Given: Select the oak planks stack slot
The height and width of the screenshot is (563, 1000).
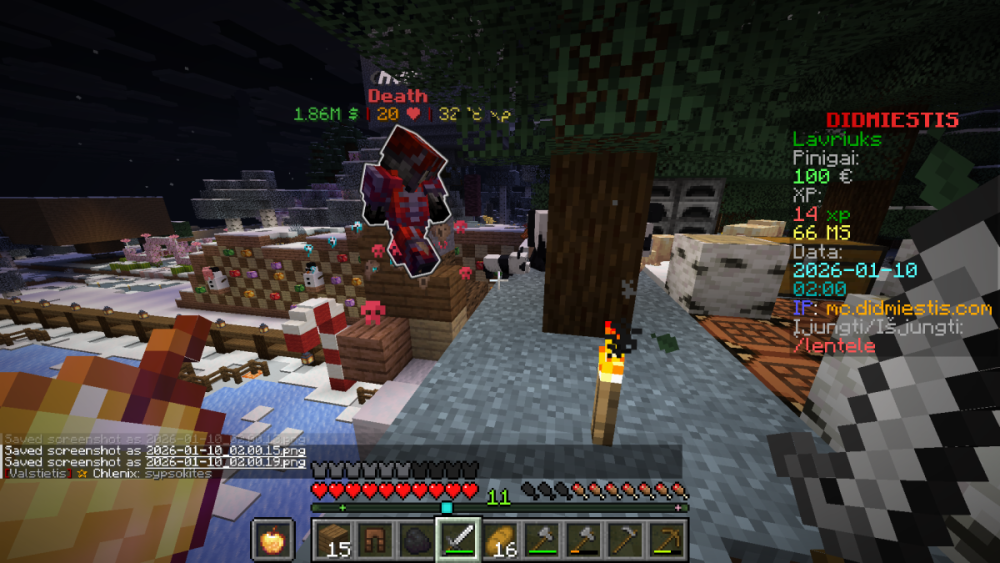Looking at the screenshot, I should (x=335, y=540).
